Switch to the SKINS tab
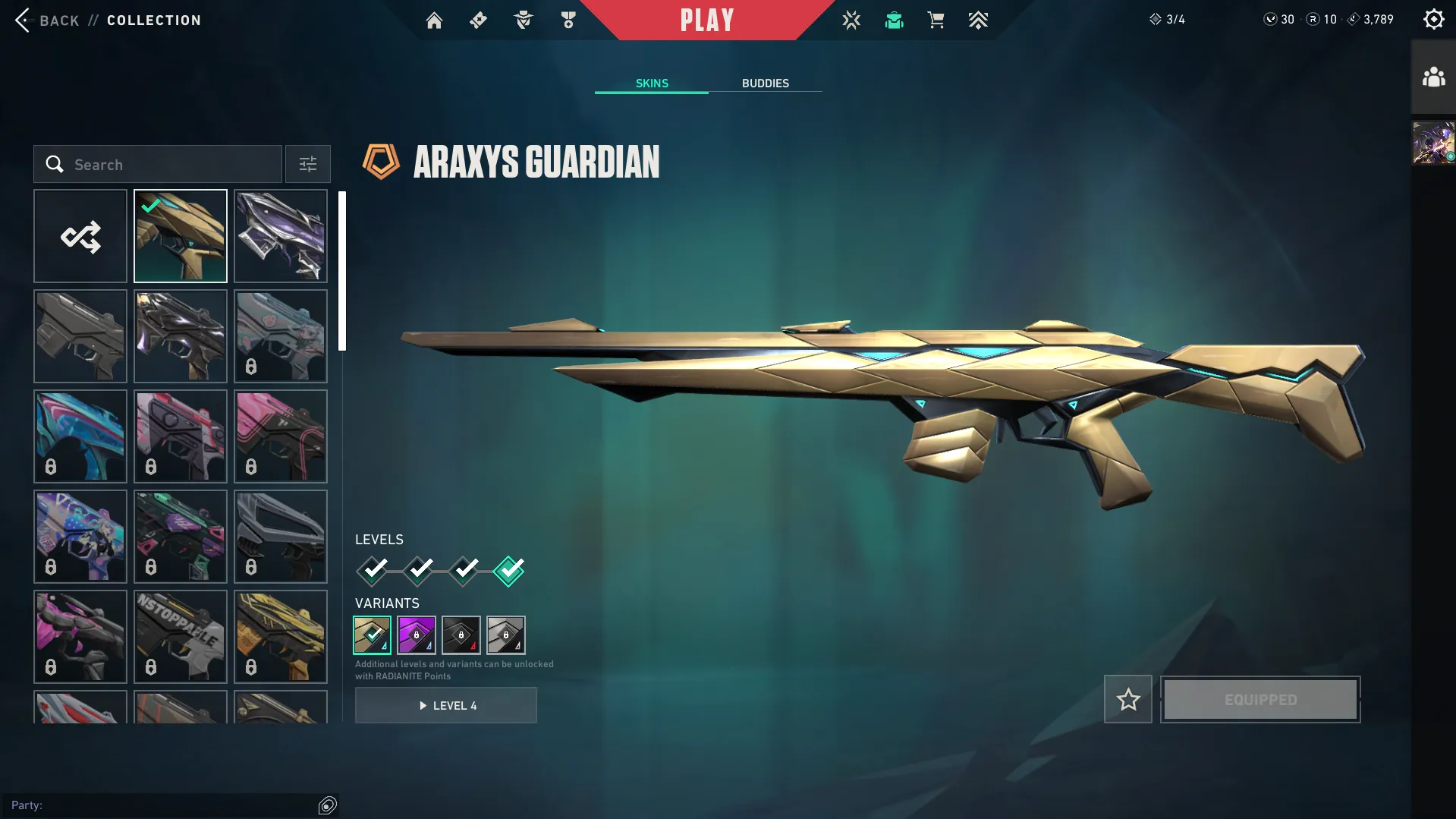This screenshot has height=819, width=1456. 651,83
